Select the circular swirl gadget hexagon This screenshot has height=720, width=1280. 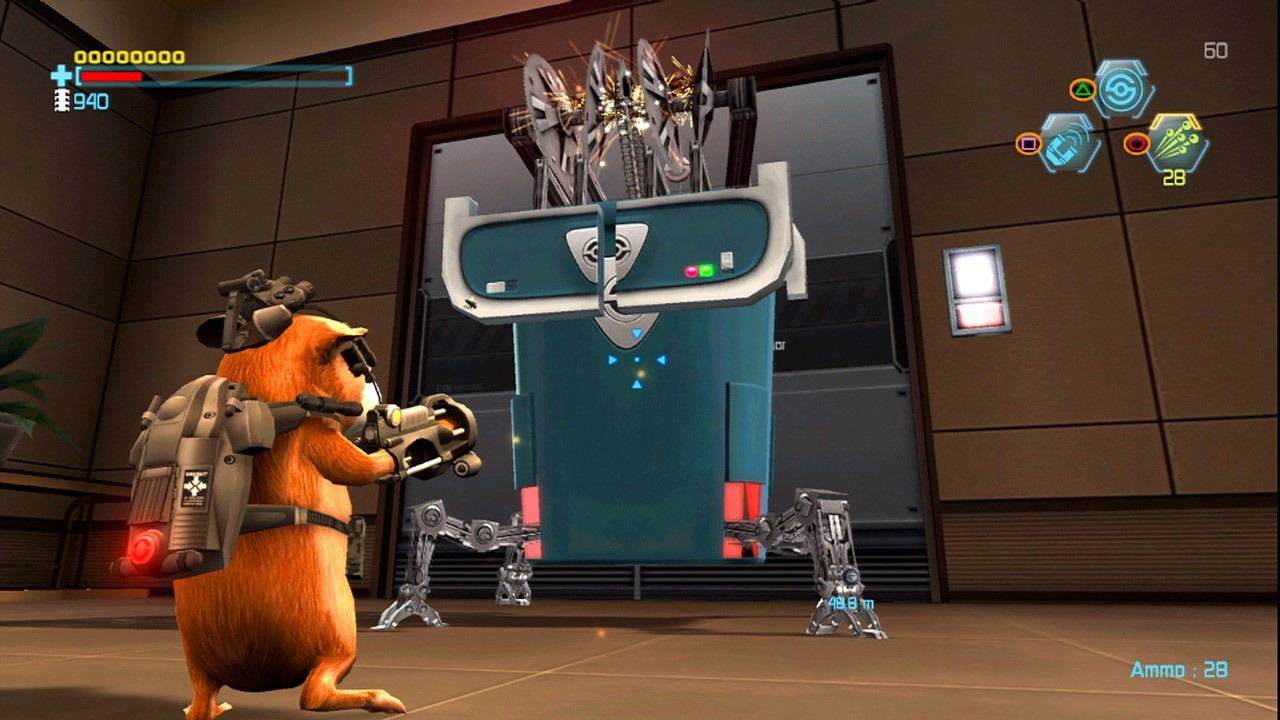[x=1124, y=89]
